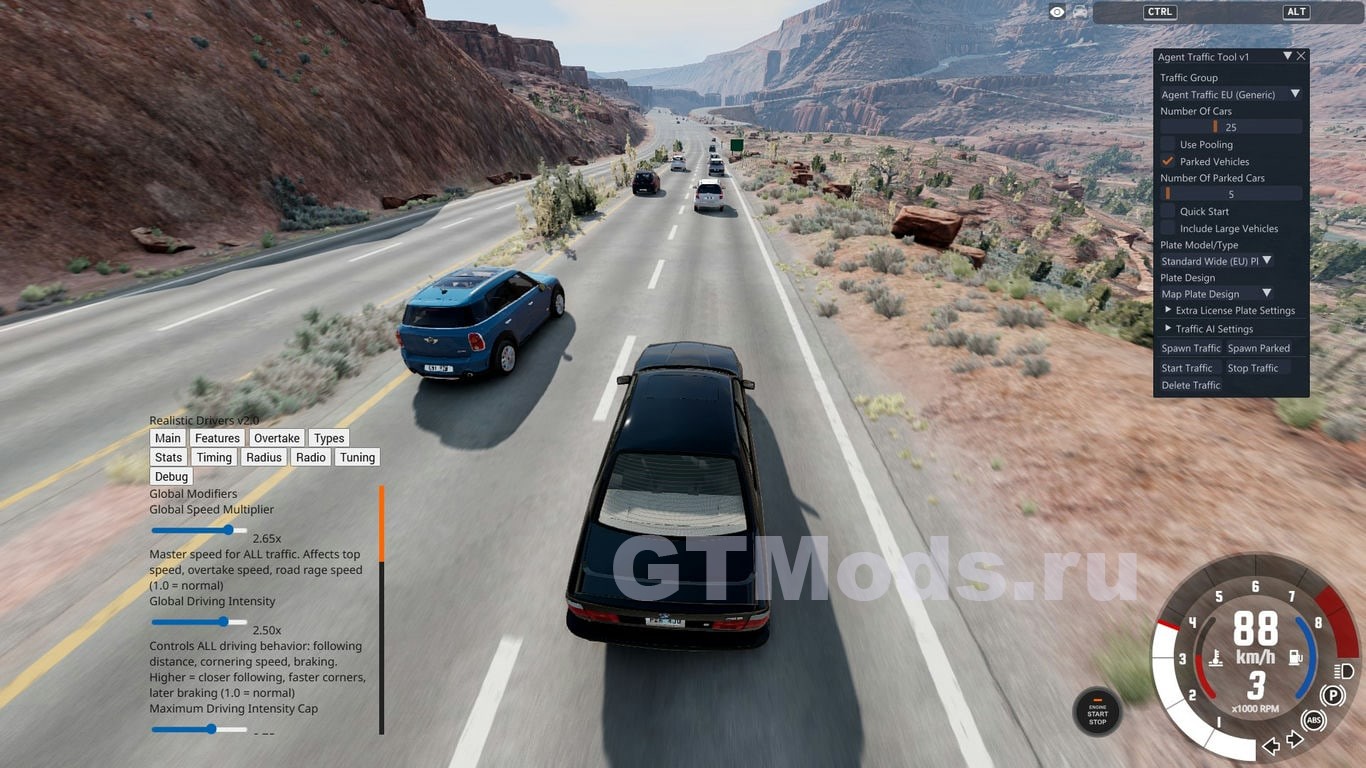Viewport: 1366px width, 768px height.
Task: Select the Debug tab
Action: (x=171, y=477)
